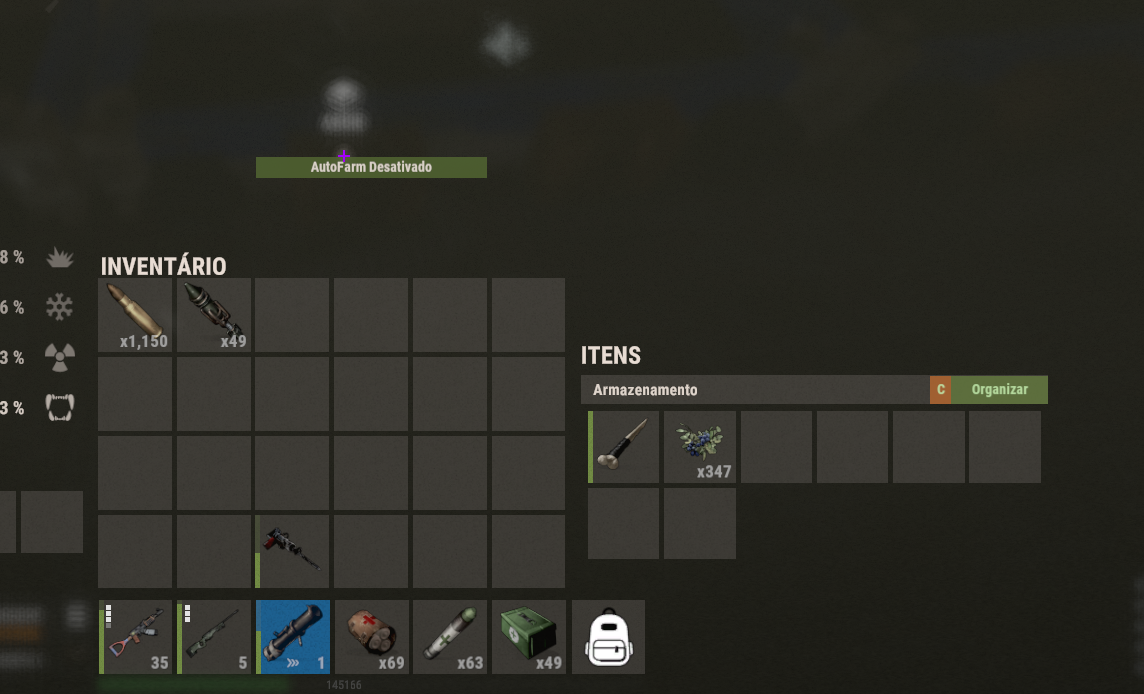Image resolution: width=1144 pixels, height=694 pixels.
Task: Toggle the AutoFarm Desativado bar
Action: 371,167
